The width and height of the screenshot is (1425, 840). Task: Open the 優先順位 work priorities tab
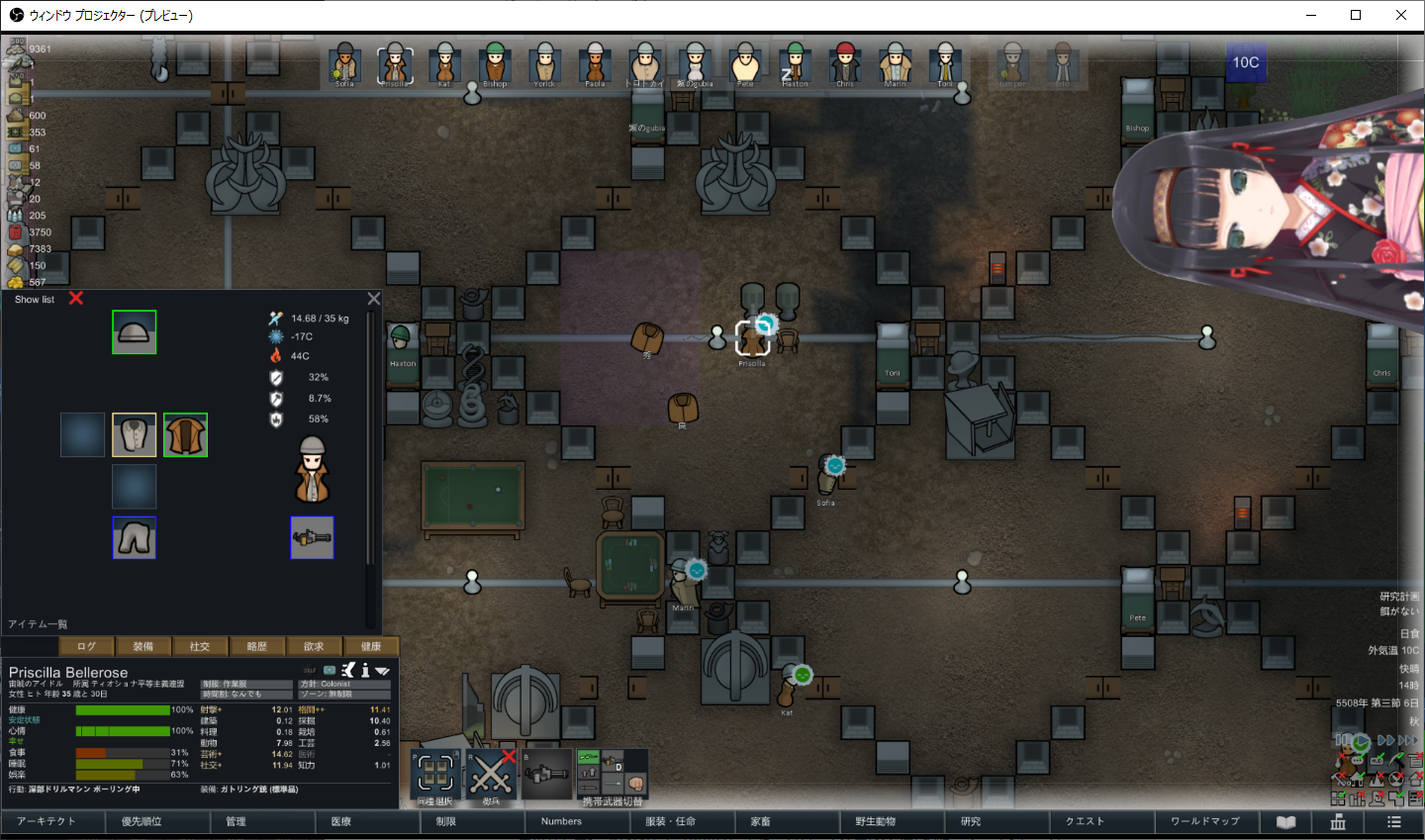point(142,821)
